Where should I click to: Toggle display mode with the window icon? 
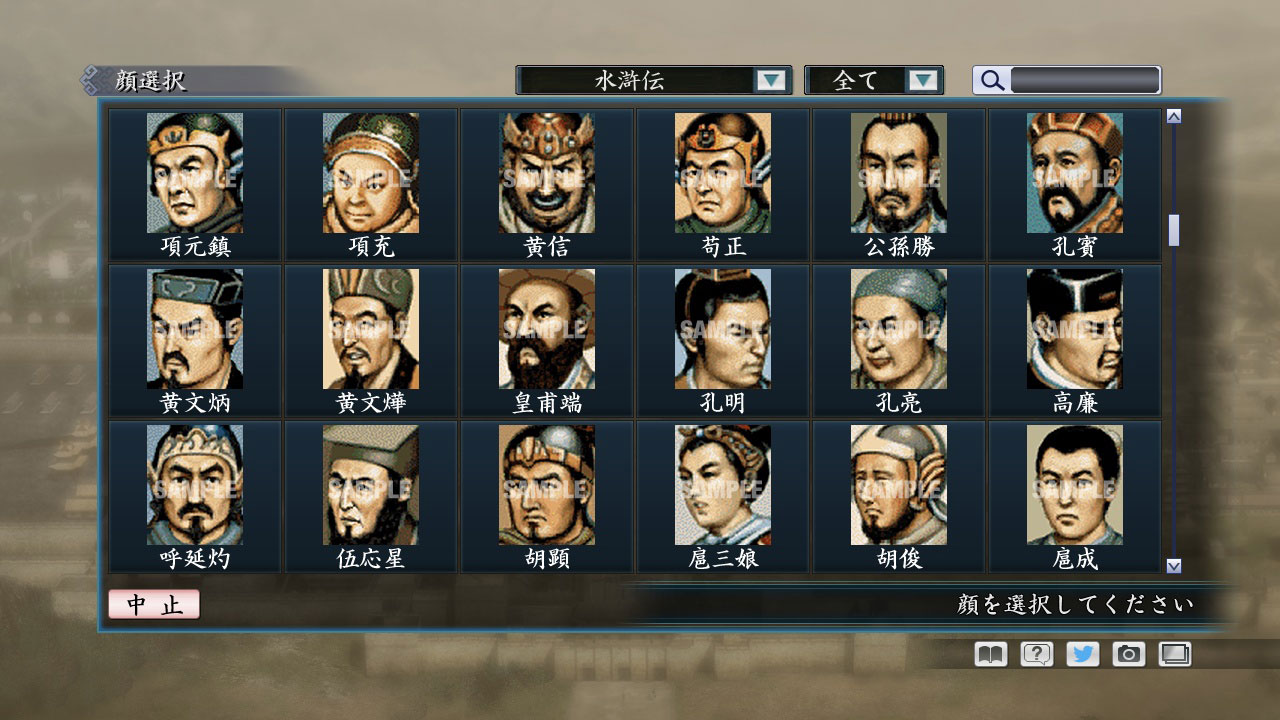(1174, 654)
